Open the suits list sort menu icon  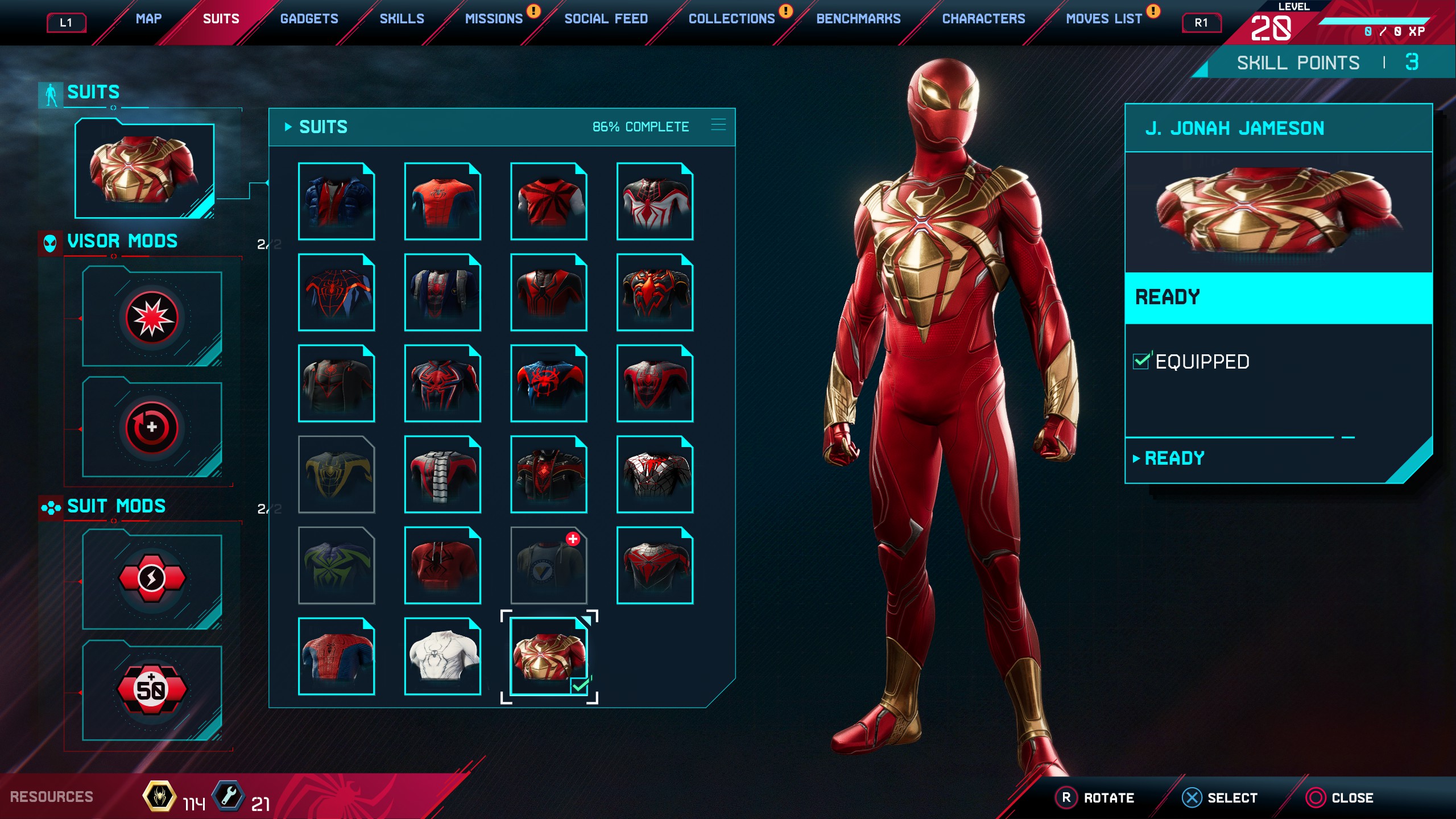[x=718, y=125]
